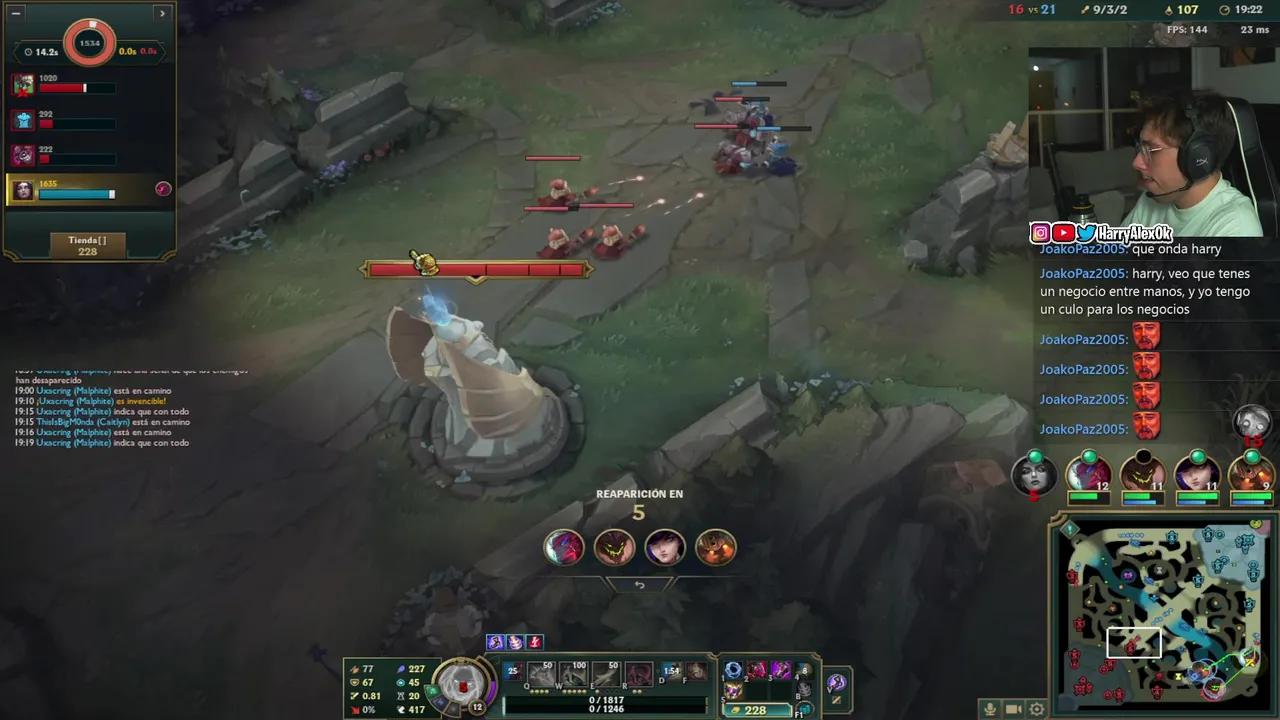Toggle the camera icon near the settings gear
This screenshot has width=1280, height=720.
coord(1014,708)
